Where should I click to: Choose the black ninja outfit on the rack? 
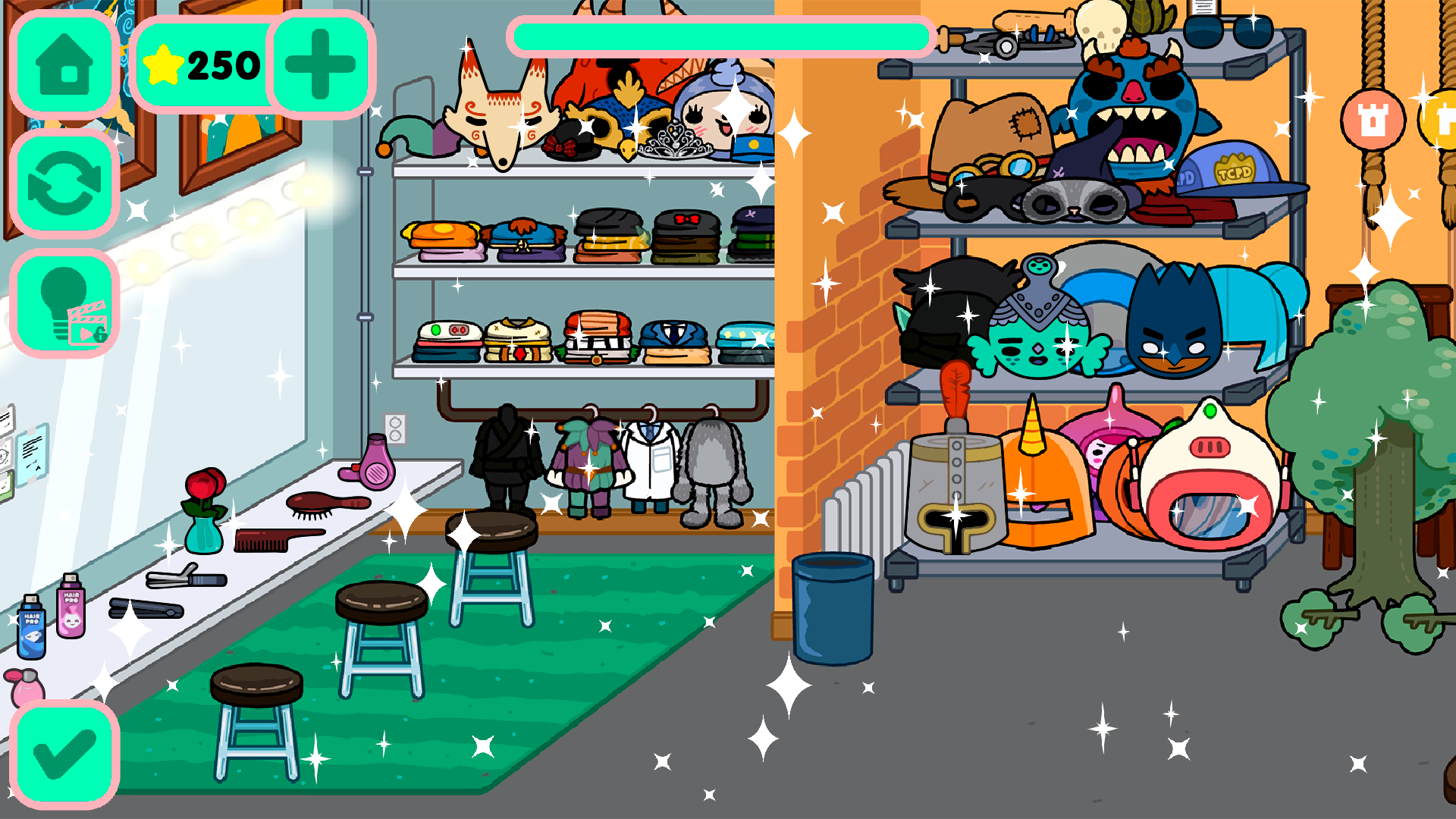[x=507, y=455]
